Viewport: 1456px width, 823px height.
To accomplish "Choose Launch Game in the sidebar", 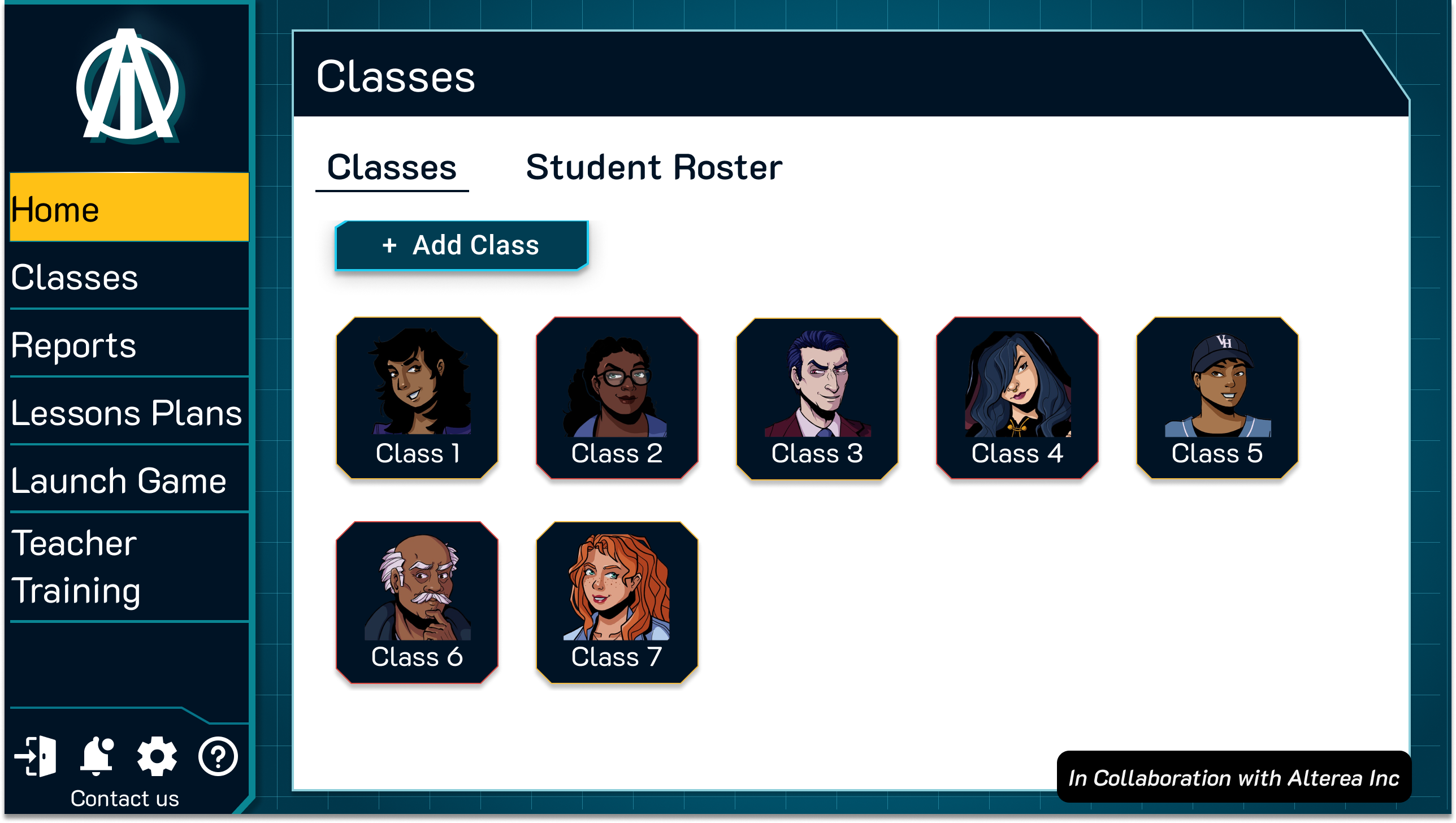I will (129, 480).
